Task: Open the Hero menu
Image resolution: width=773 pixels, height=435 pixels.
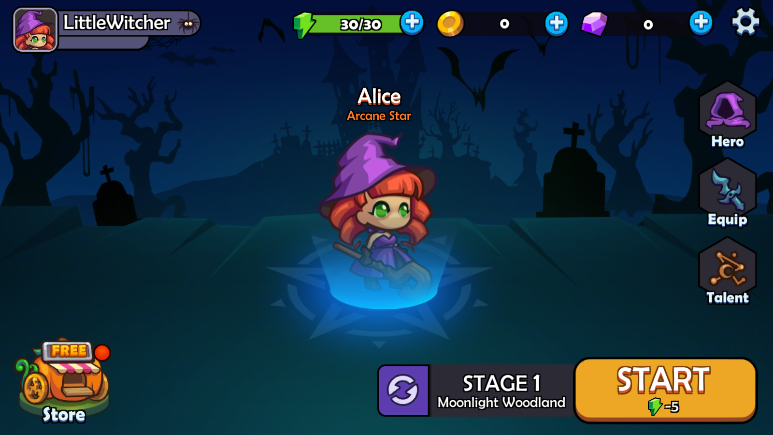Action: click(x=727, y=115)
